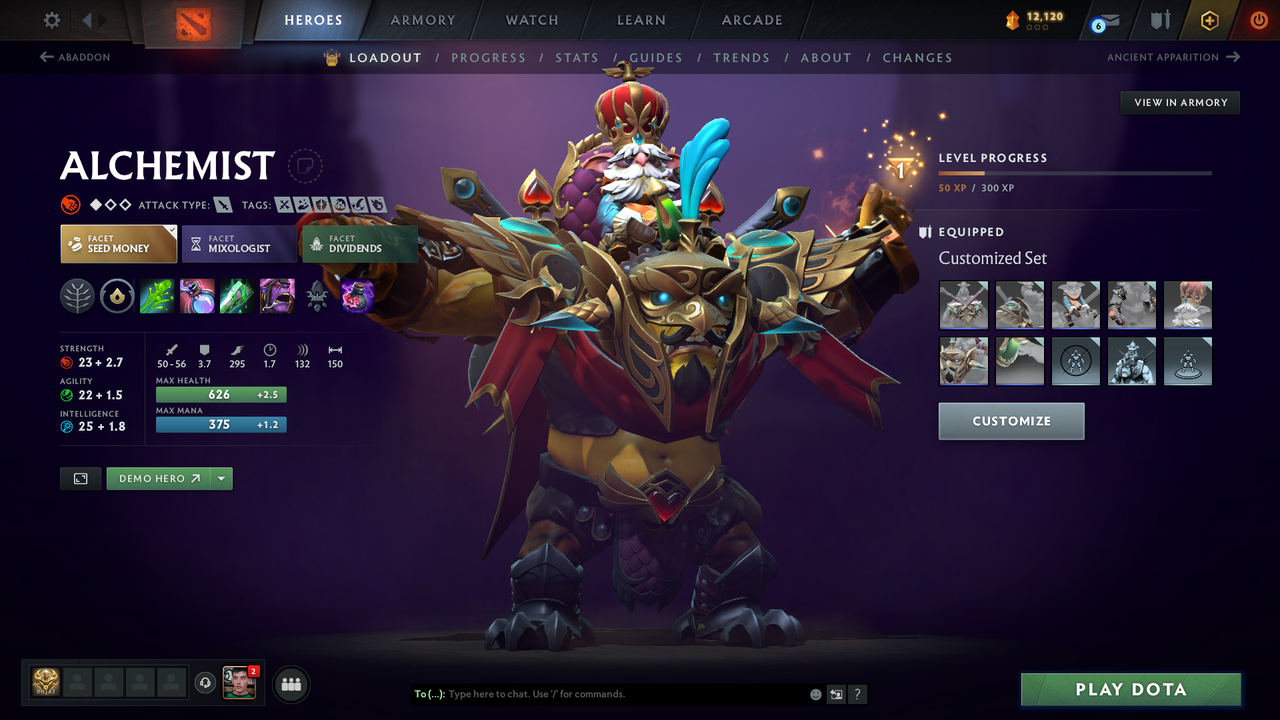Screen dimensions: 1280x720
Task: Open the talent tree icon above the abilities
Action: pyautogui.click(x=77, y=295)
